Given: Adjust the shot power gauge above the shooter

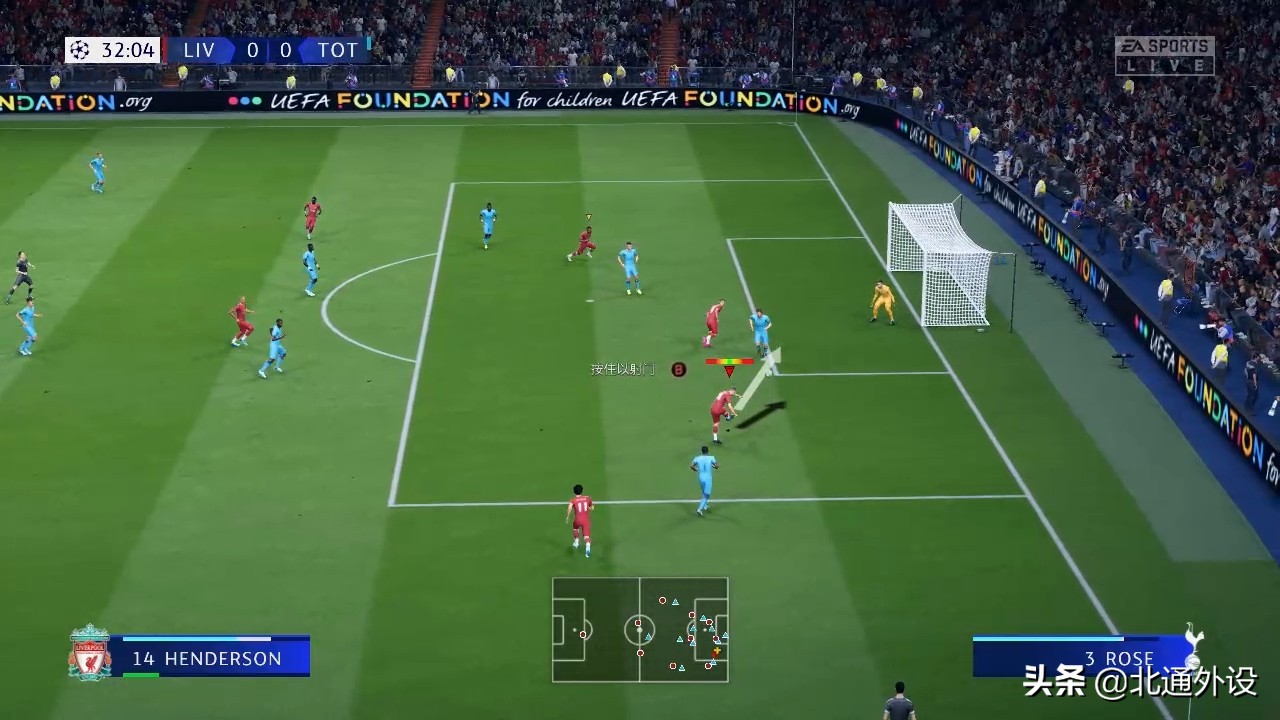Looking at the screenshot, I should pos(730,360).
